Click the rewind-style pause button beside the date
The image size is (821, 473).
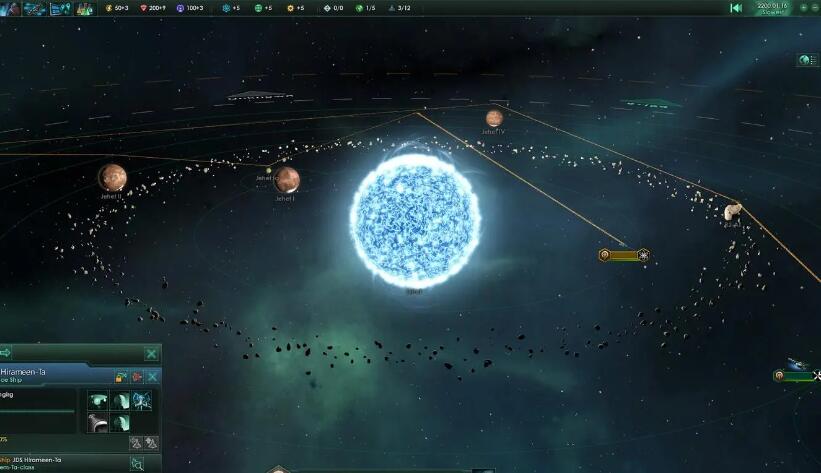pyautogui.click(x=736, y=8)
